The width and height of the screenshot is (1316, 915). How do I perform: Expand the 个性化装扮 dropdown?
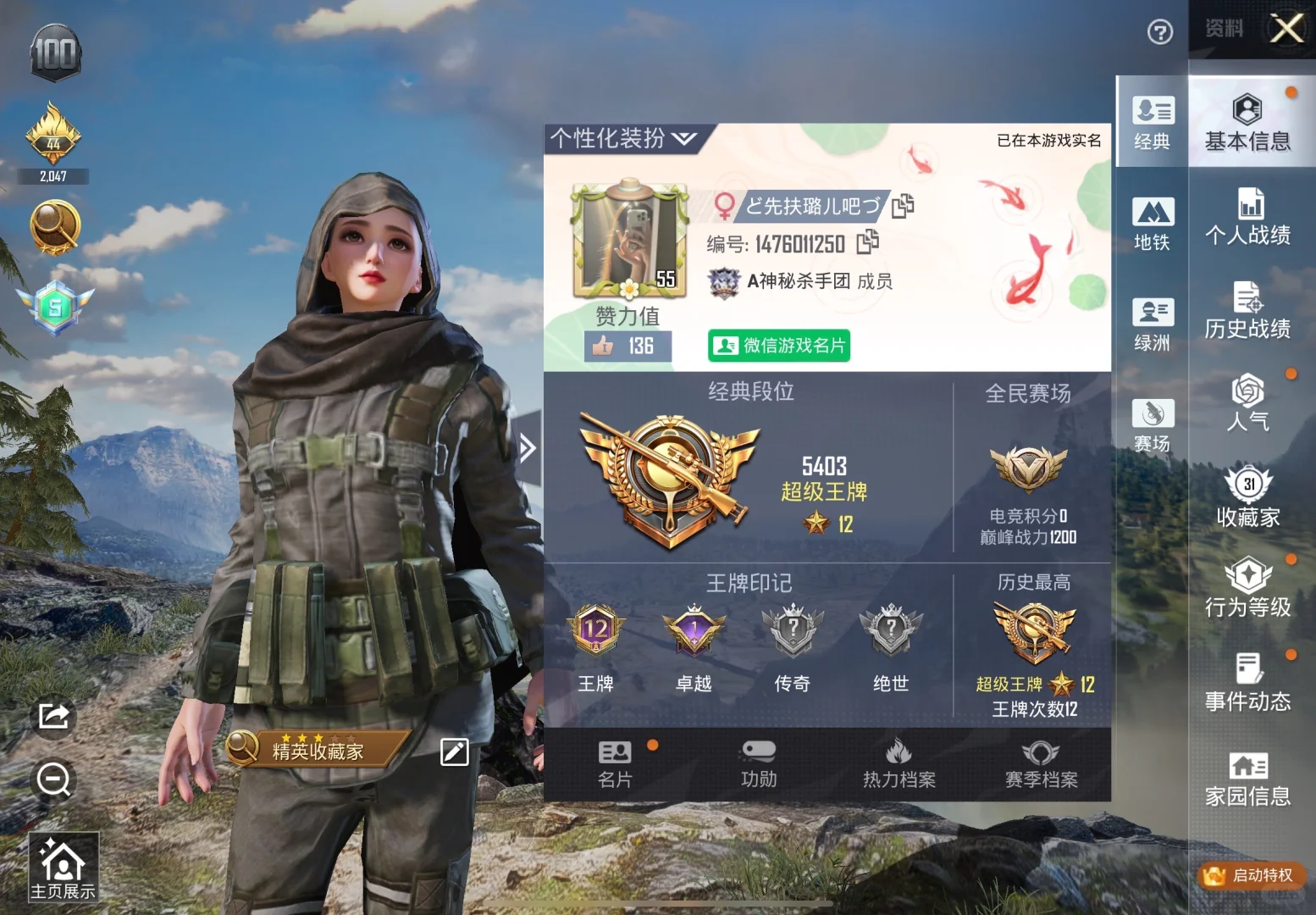622,138
